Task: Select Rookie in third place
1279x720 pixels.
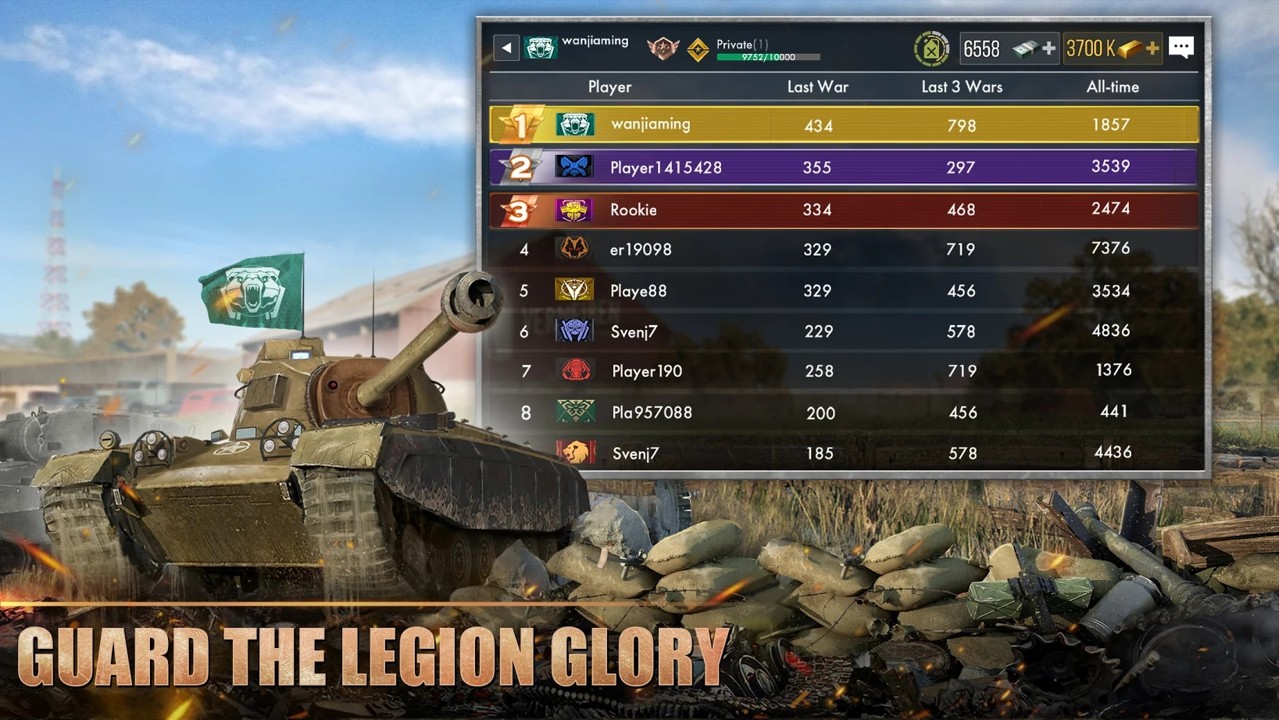Action: [844, 209]
